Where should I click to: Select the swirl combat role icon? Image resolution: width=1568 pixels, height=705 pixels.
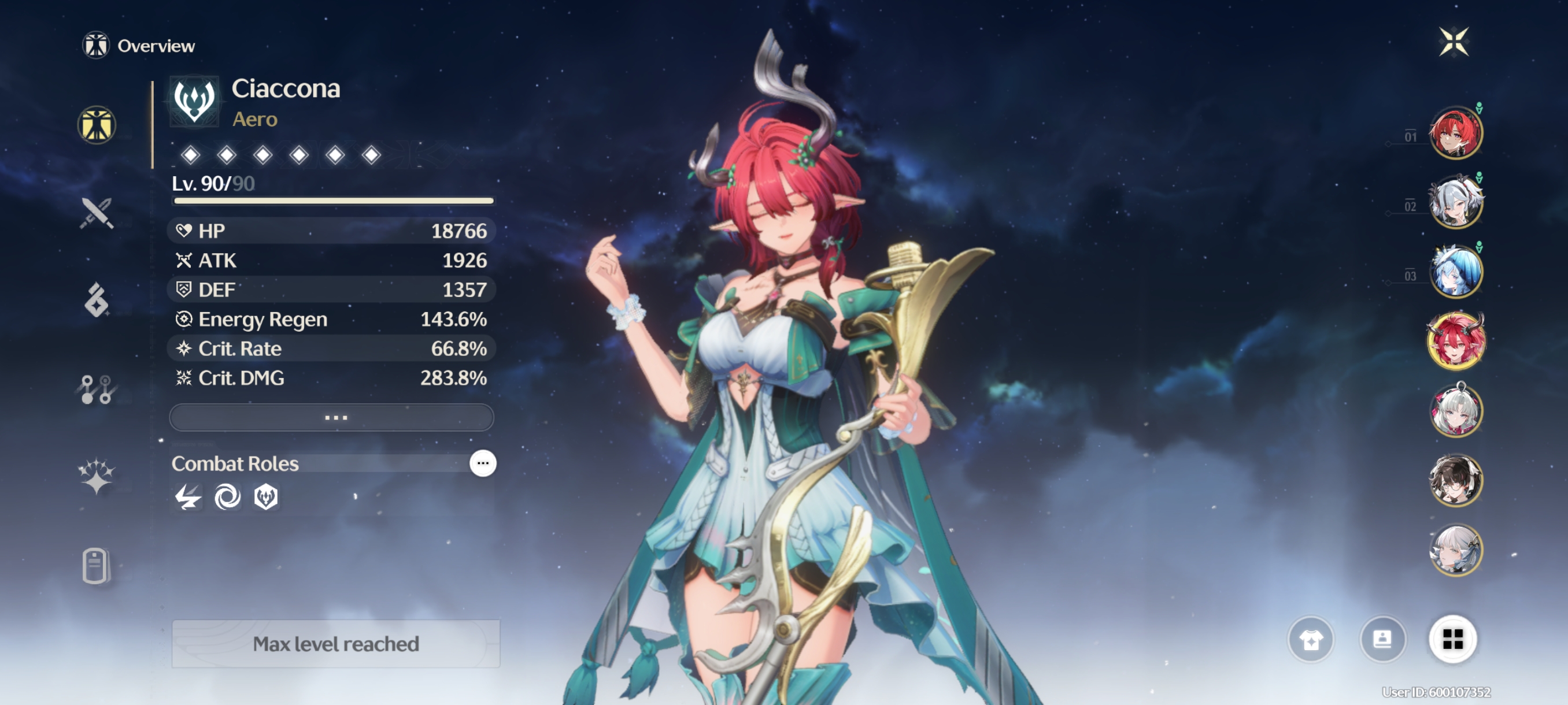tap(227, 497)
